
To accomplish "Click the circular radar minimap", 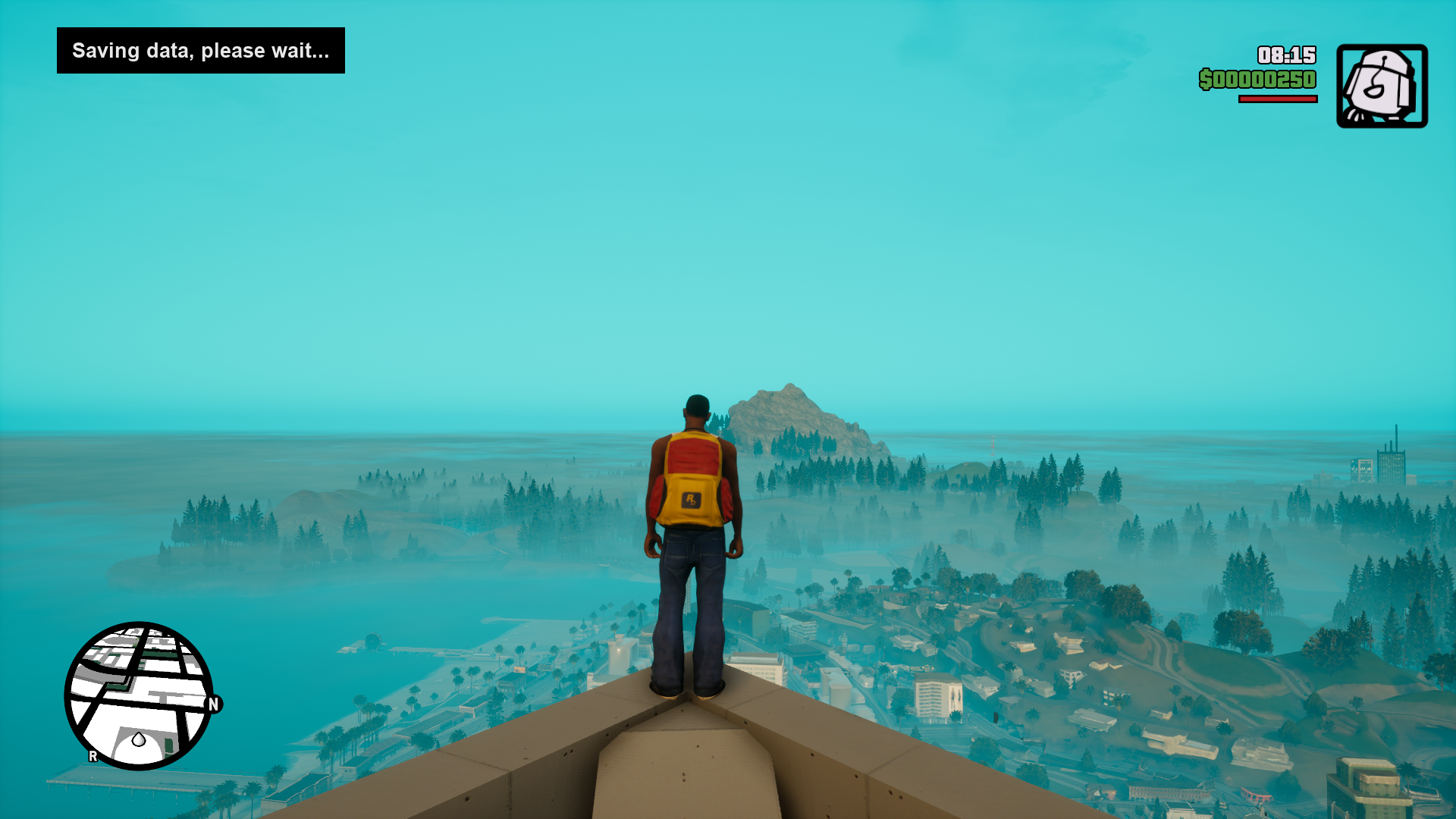I will tap(139, 695).
